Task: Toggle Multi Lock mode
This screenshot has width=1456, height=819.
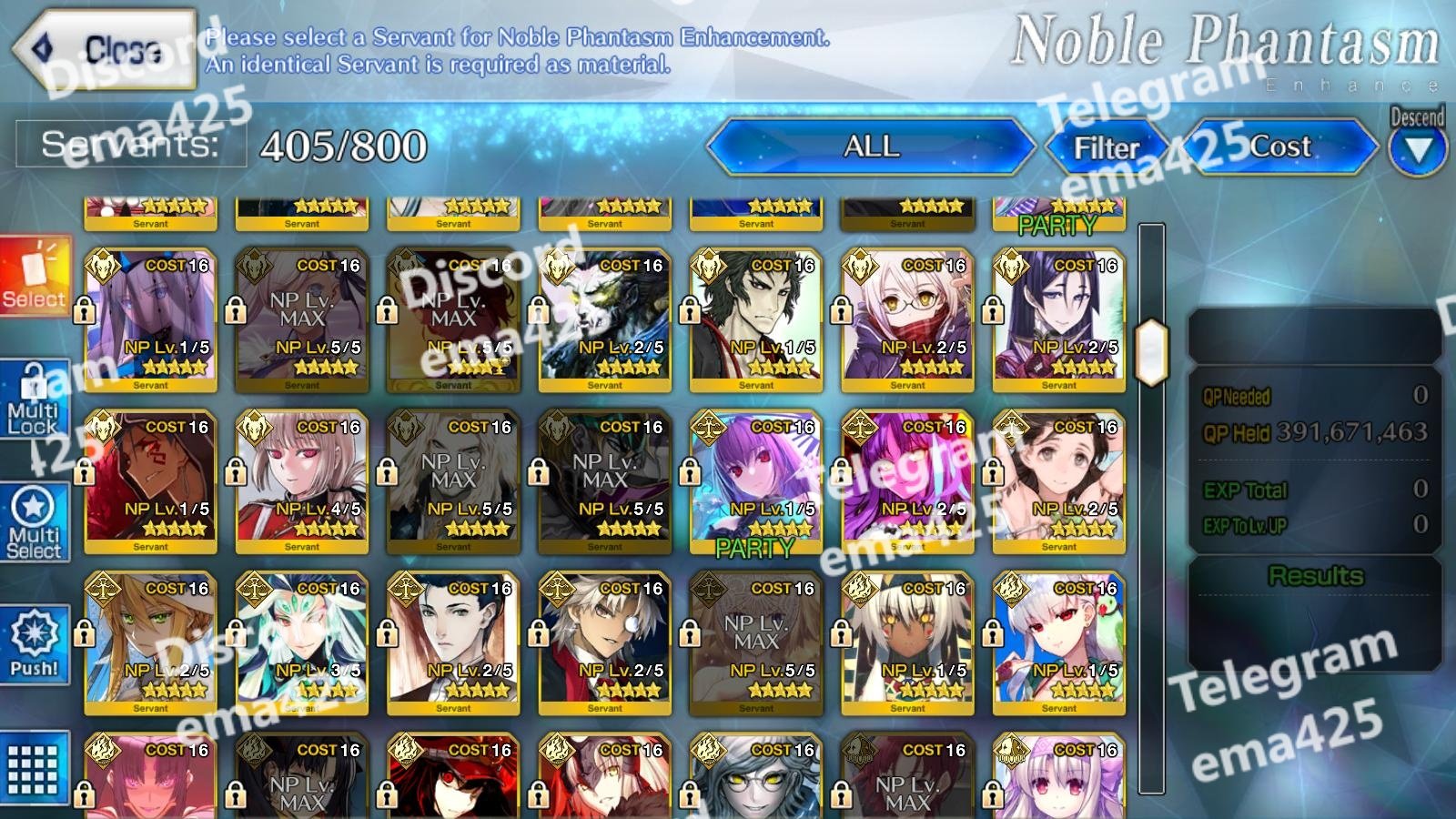Action: click(35, 401)
